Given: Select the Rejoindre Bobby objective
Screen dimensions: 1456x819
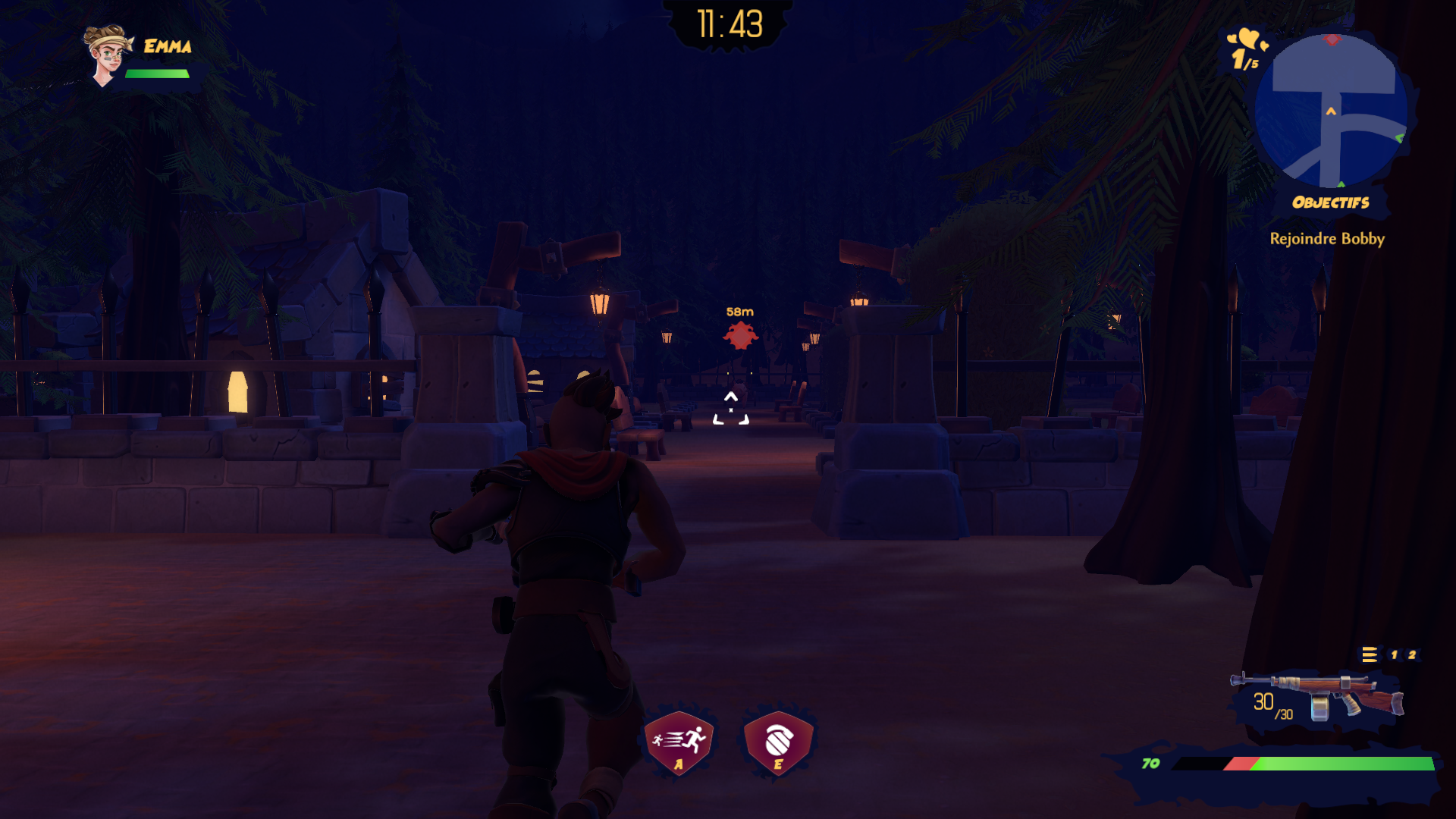Looking at the screenshot, I should point(1327,239).
